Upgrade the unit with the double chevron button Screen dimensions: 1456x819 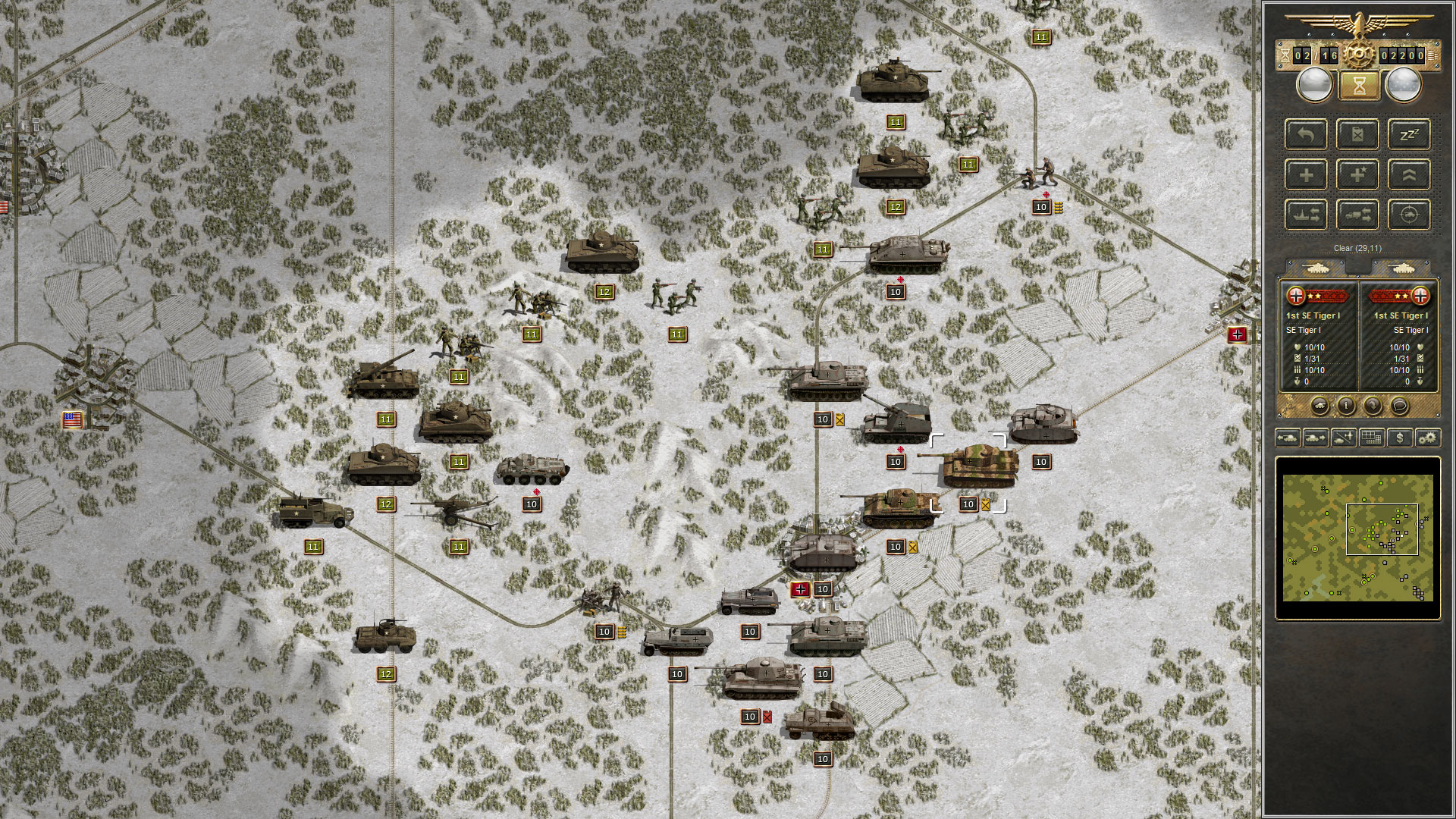1409,175
